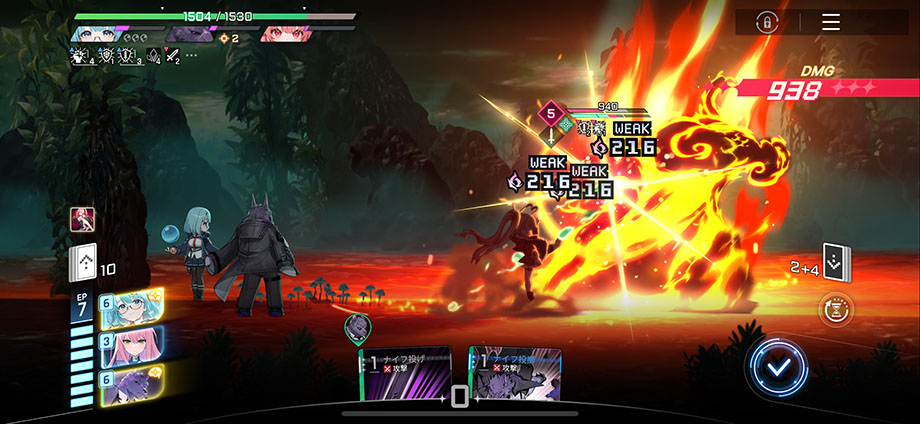Screen dimensions: 920x424
Task: Confirm with the blue checkmark button
Action: (x=775, y=369)
